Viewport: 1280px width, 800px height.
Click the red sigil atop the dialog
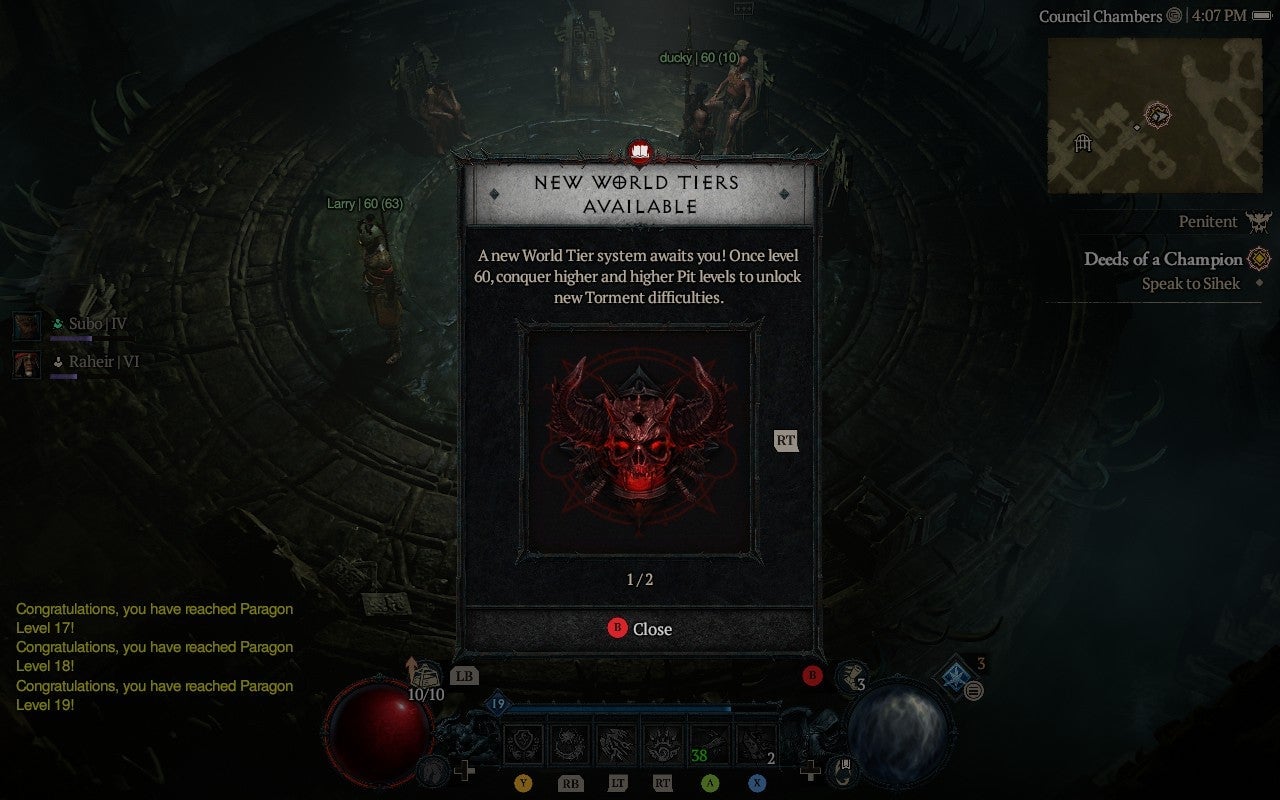tap(639, 153)
